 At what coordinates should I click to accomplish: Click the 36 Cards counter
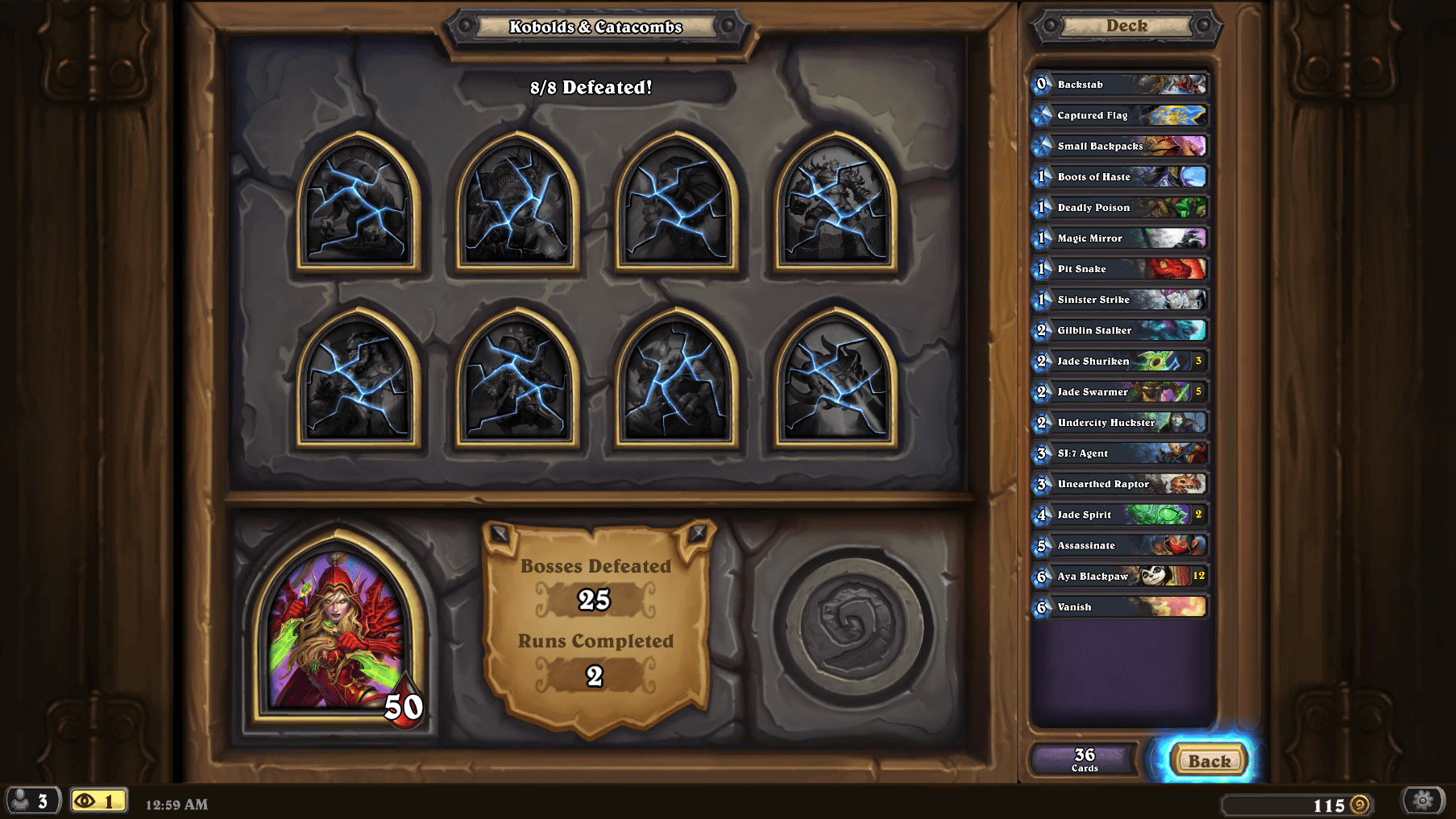click(1084, 758)
